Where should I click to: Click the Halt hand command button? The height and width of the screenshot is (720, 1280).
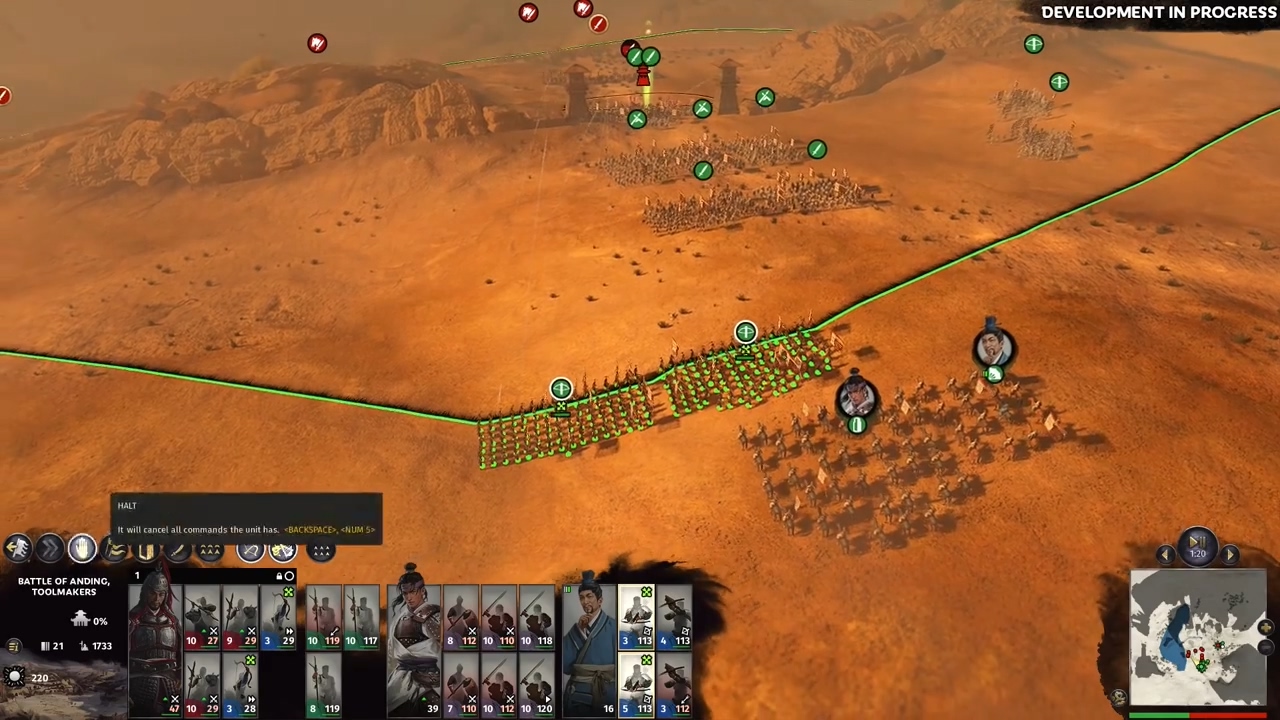[x=82, y=548]
